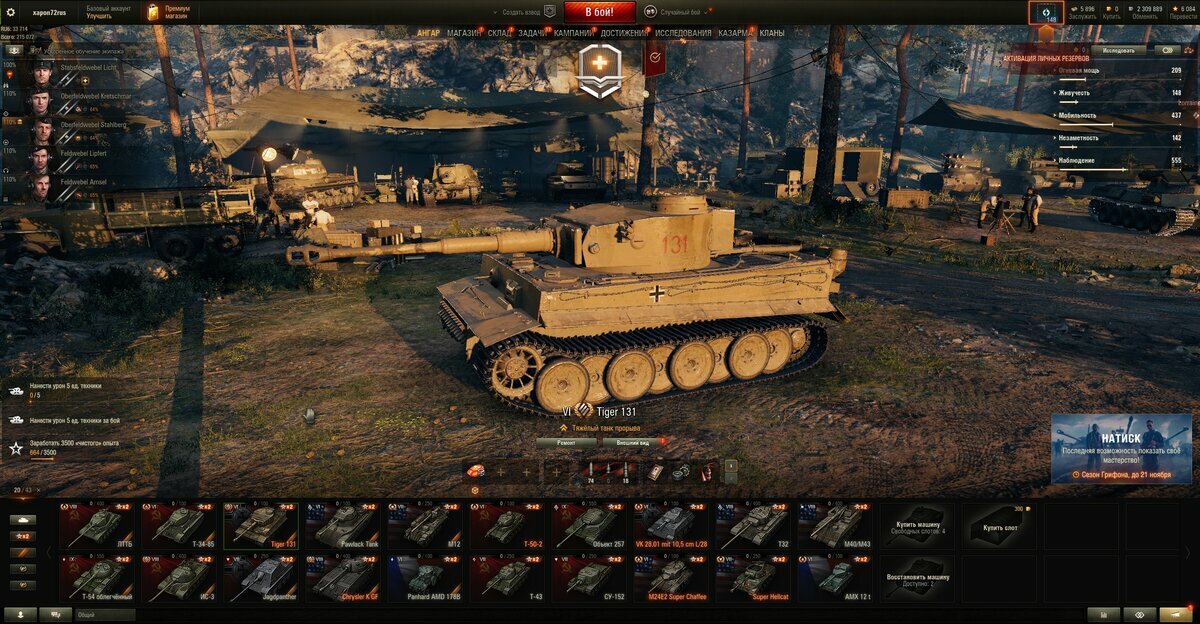The height and width of the screenshot is (624, 1200).
Task: Open the Восстановить машину tile
Action: pyautogui.click(x=917, y=578)
